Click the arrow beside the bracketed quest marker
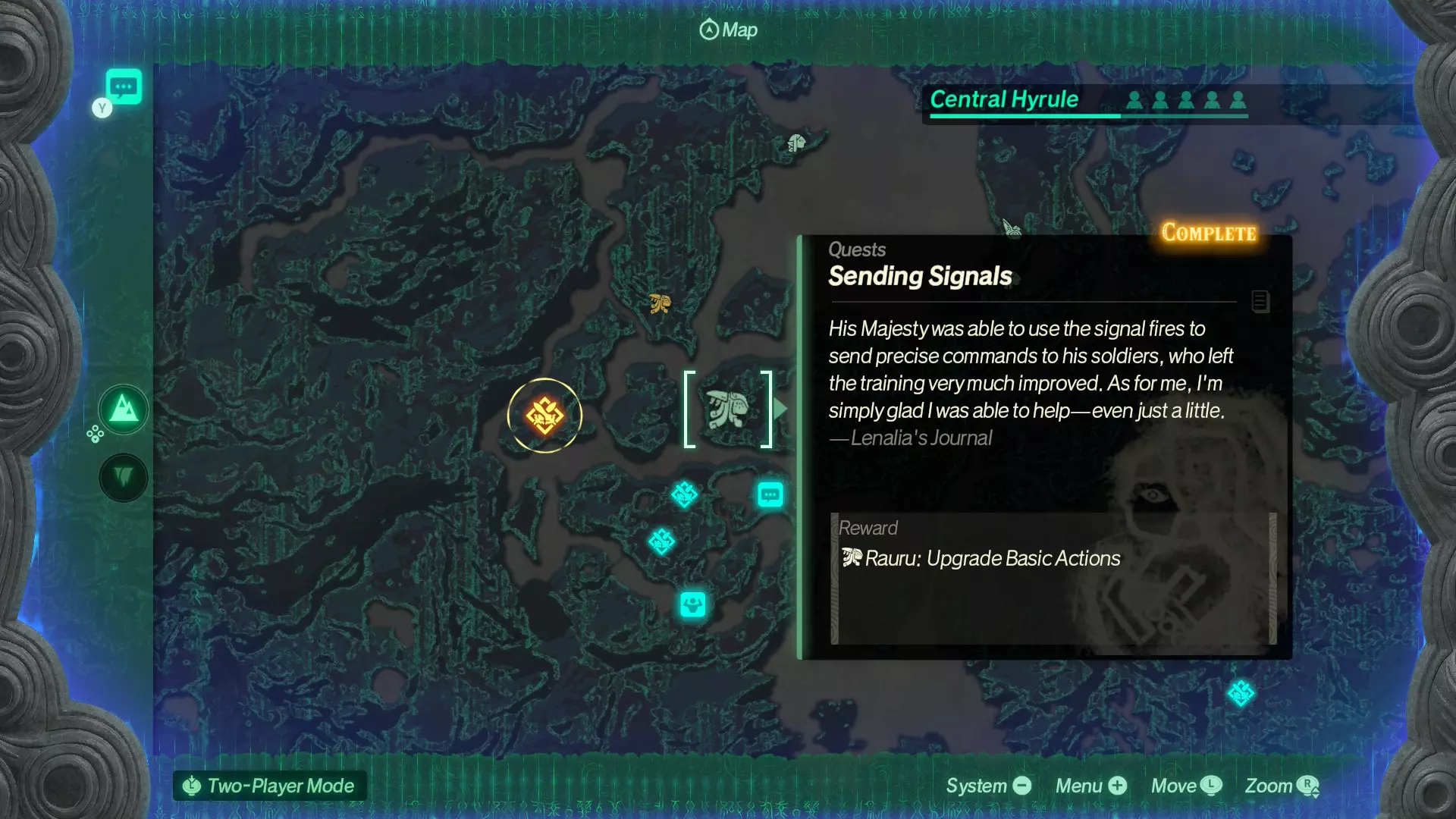Image resolution: width=1456 pixels, height=819 pixels. [781, 409]
